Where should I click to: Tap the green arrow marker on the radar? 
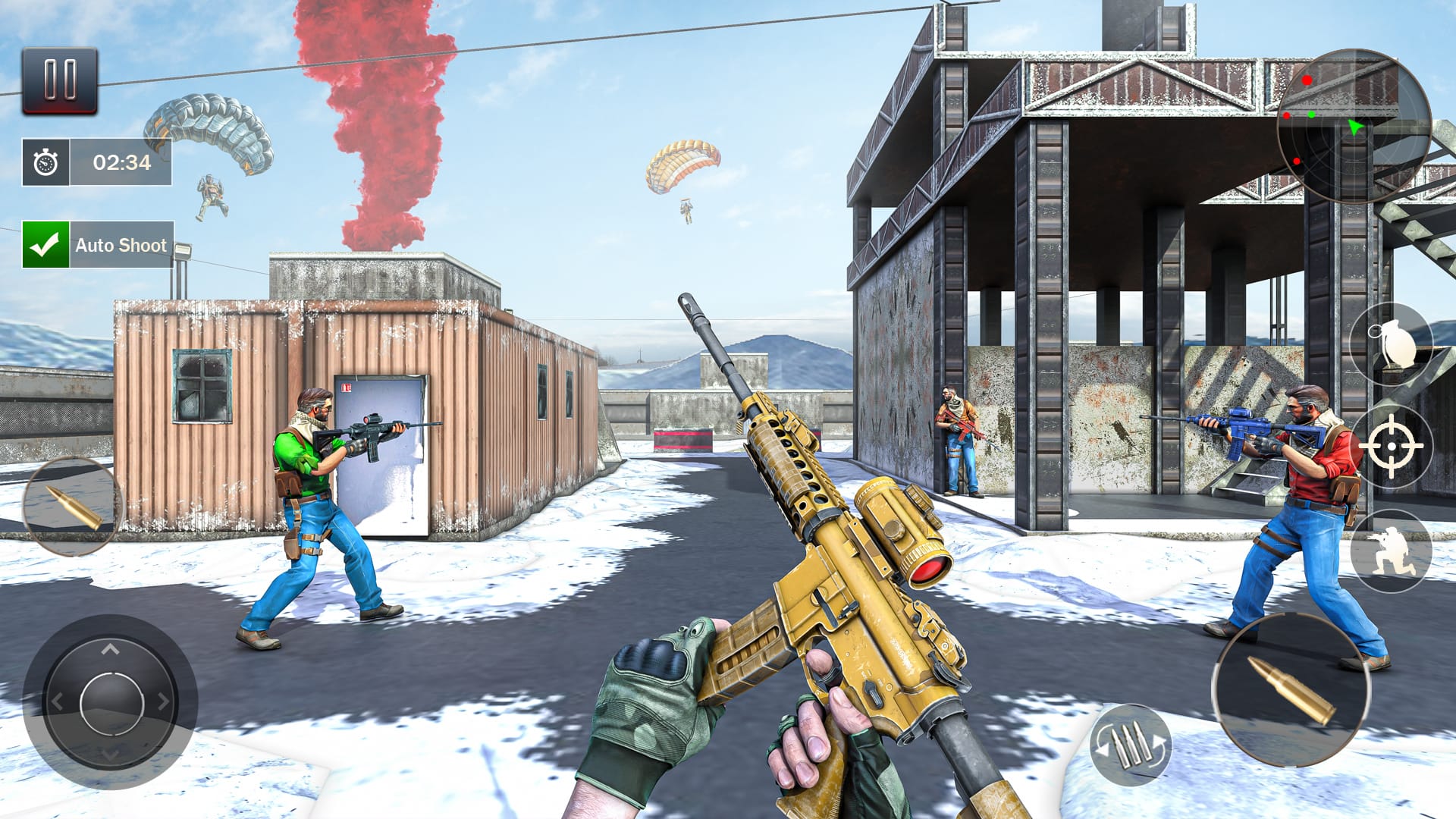tap(1354, 127)
